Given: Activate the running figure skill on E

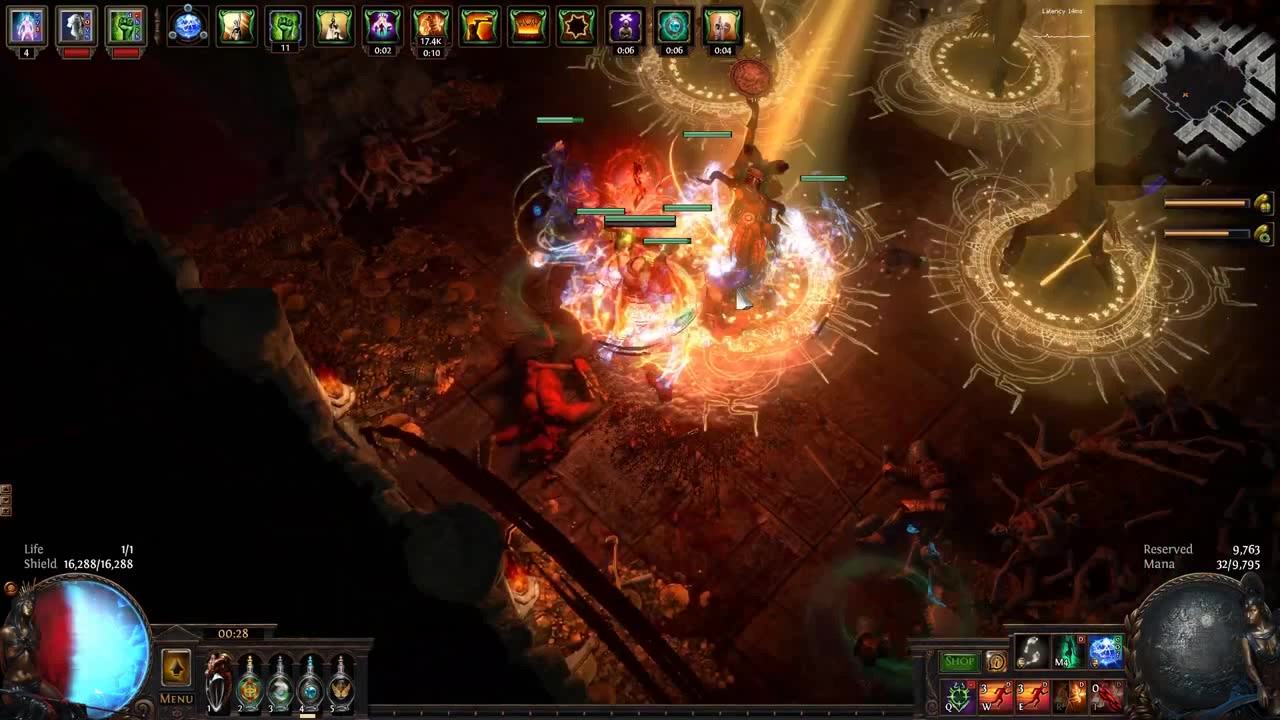Looking at the screenshot, I should pyautogui.click(x=1032, y=695).
